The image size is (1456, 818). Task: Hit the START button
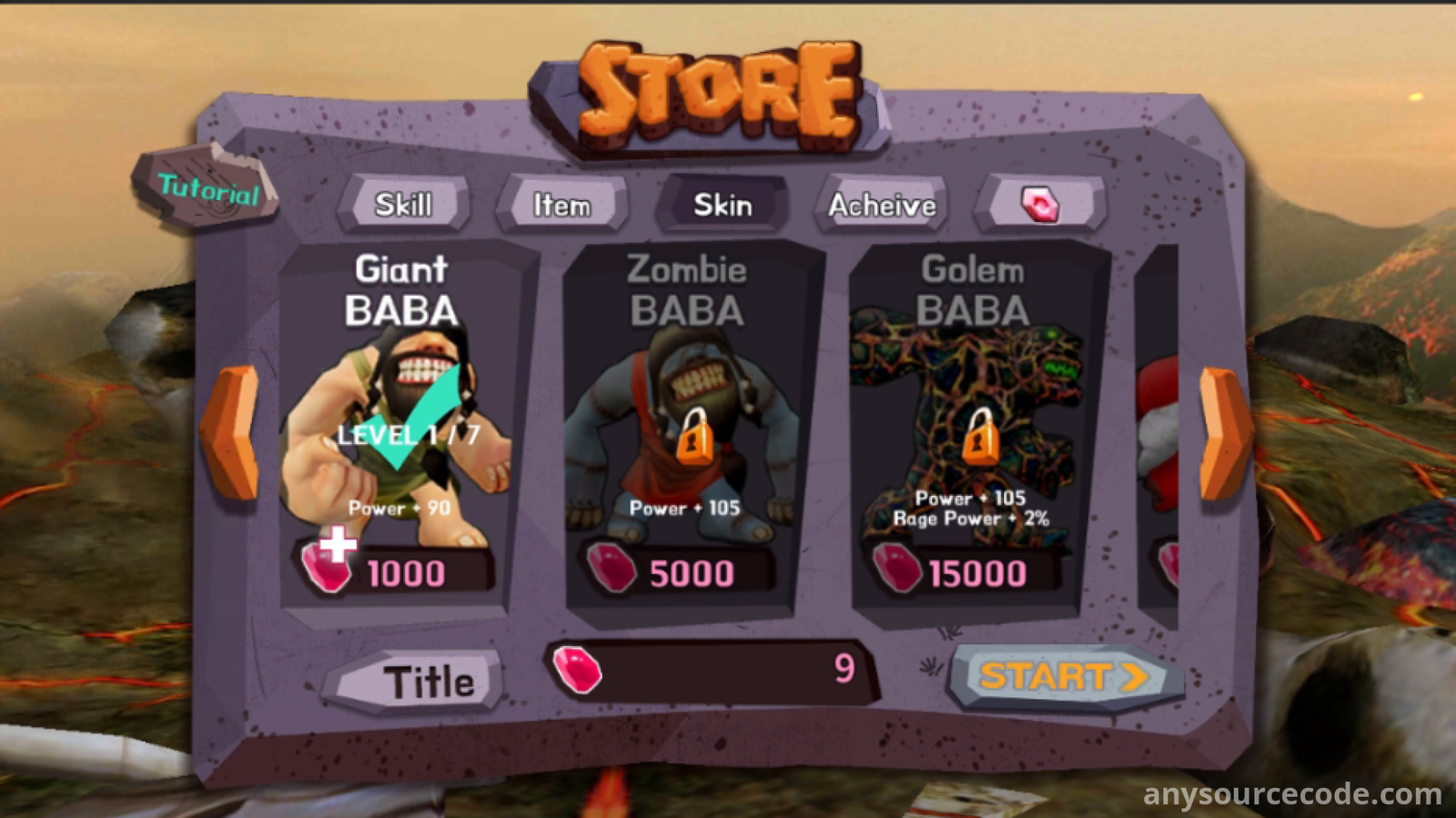1063,677
